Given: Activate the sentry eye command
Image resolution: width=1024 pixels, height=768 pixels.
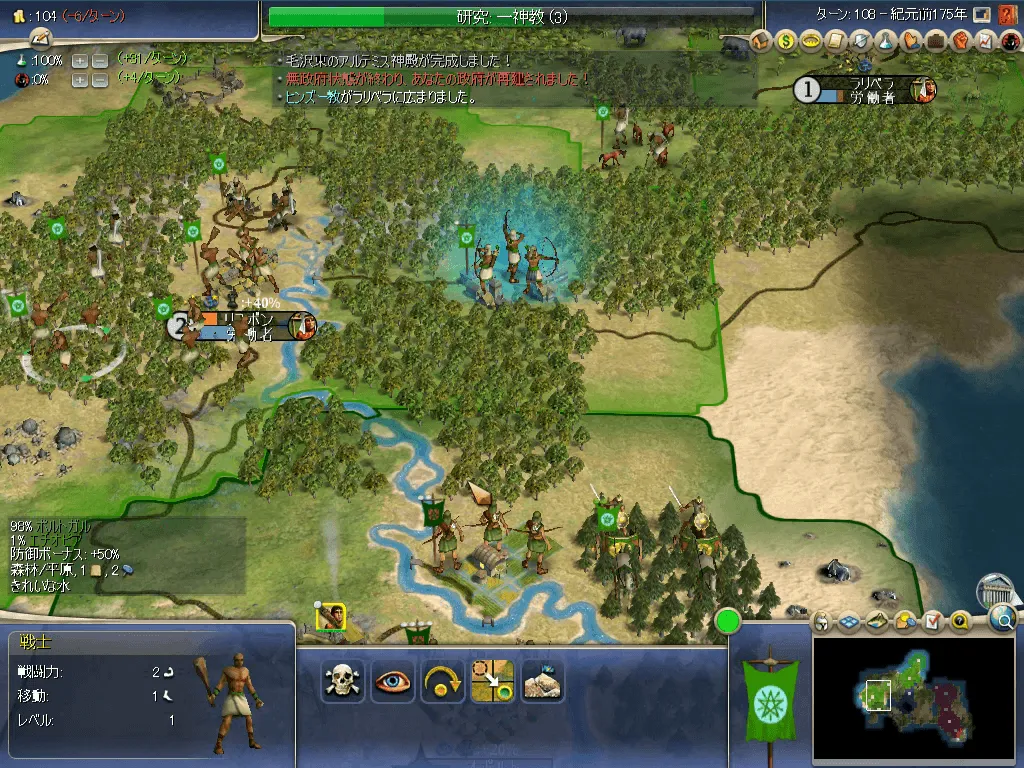Looking at the screenshot, I should 392,681.
